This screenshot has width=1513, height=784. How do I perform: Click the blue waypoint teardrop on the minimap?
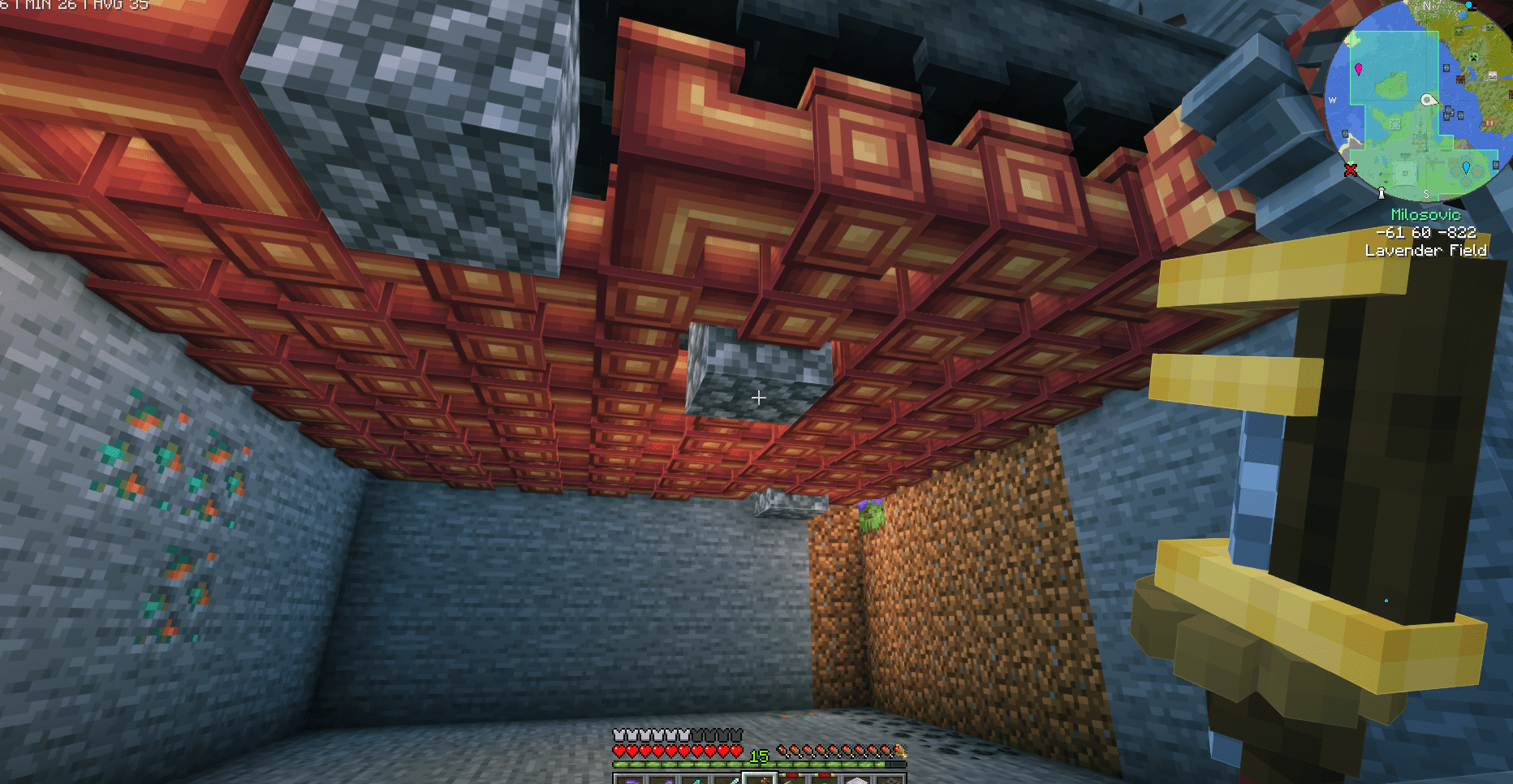[x=1466, y=167]
